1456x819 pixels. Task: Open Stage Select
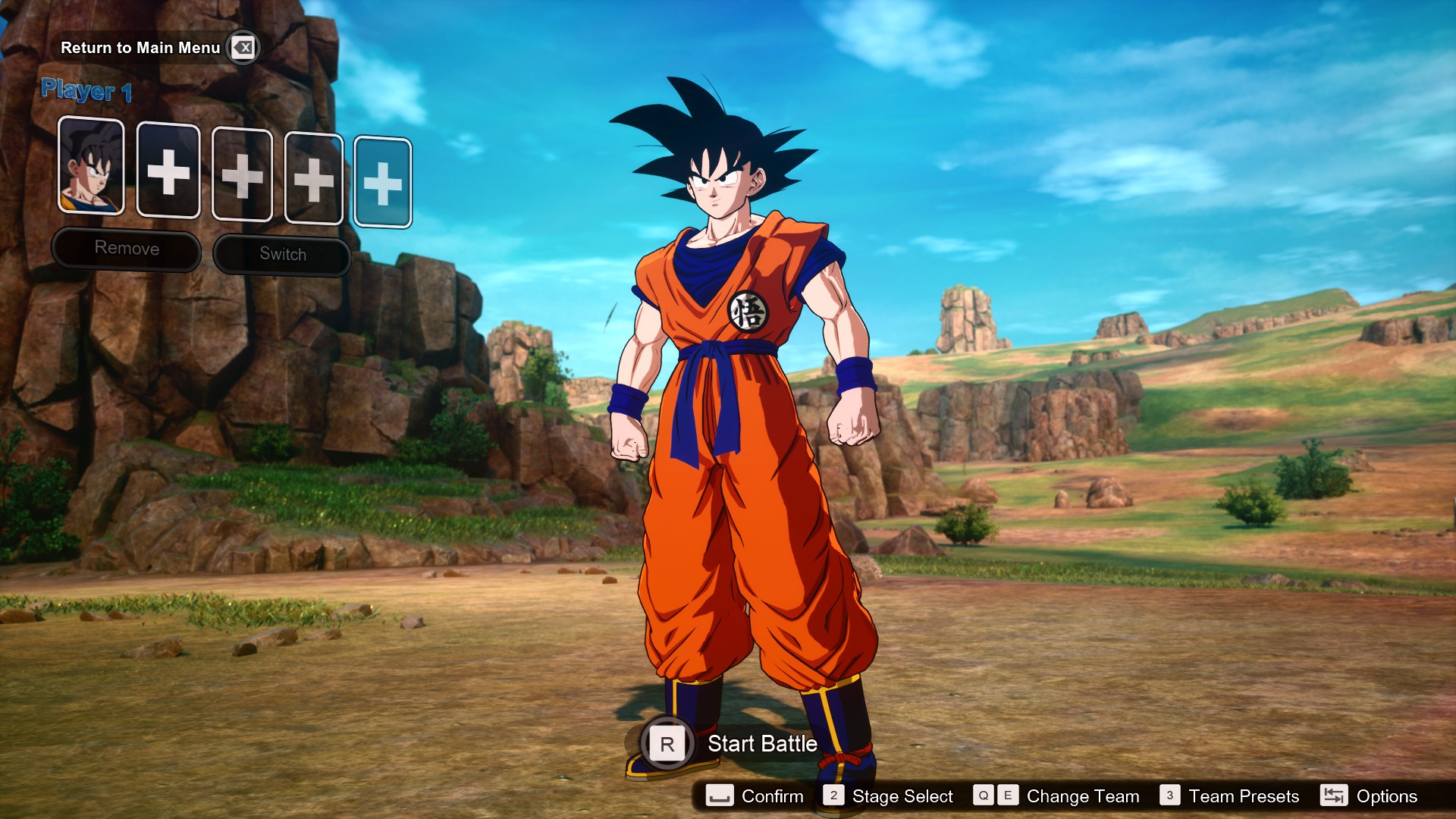pos(901,796)
